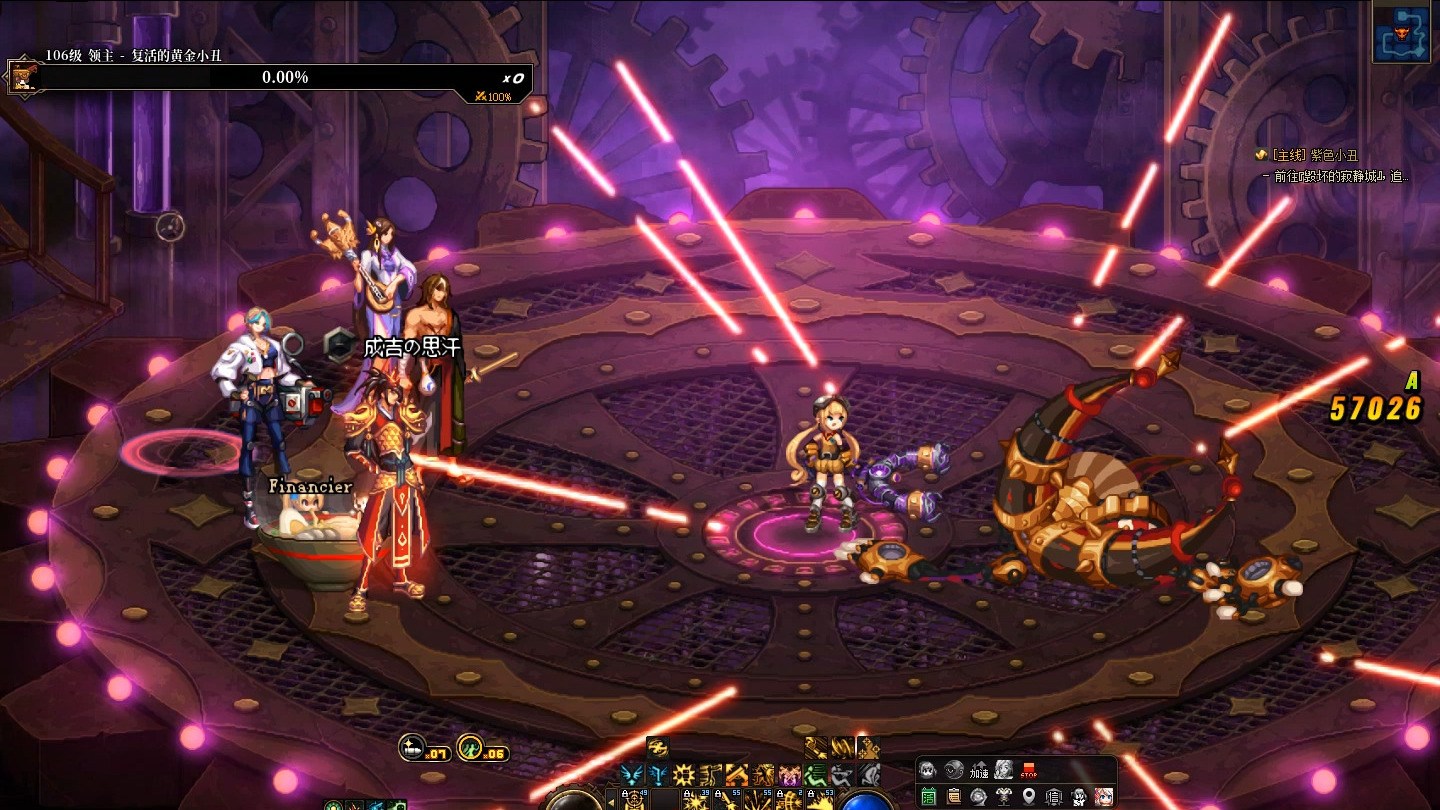Open the armor equipment icon
This screenshot has height=810, width=1440.
click(x=1004, y=797)
